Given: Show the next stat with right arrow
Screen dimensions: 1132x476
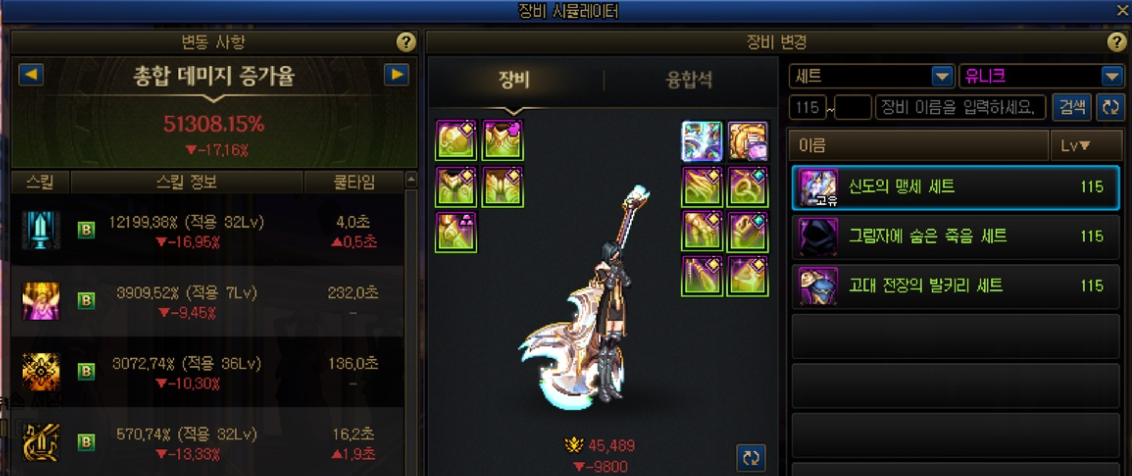Looking at the screenshot, I should (x=397, y=75).
